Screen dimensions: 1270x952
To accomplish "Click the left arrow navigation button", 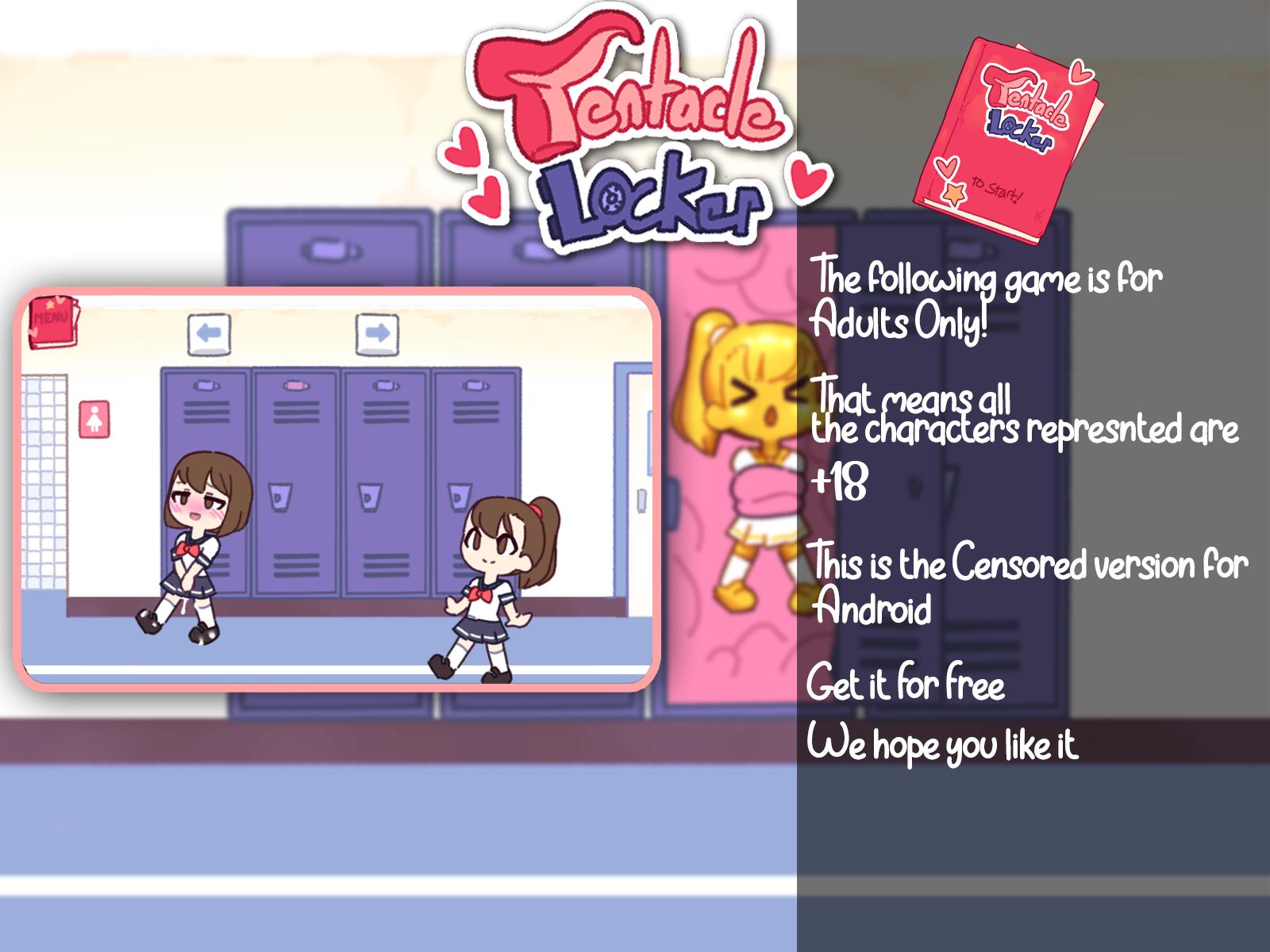I will coord(208,335).
